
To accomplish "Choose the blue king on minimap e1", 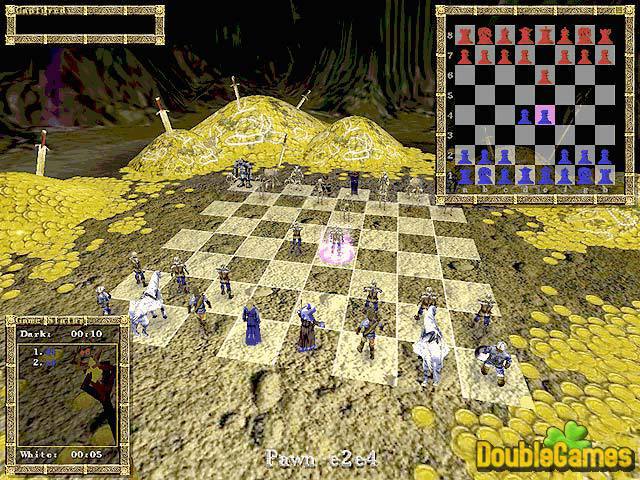I will click(545, 176).
